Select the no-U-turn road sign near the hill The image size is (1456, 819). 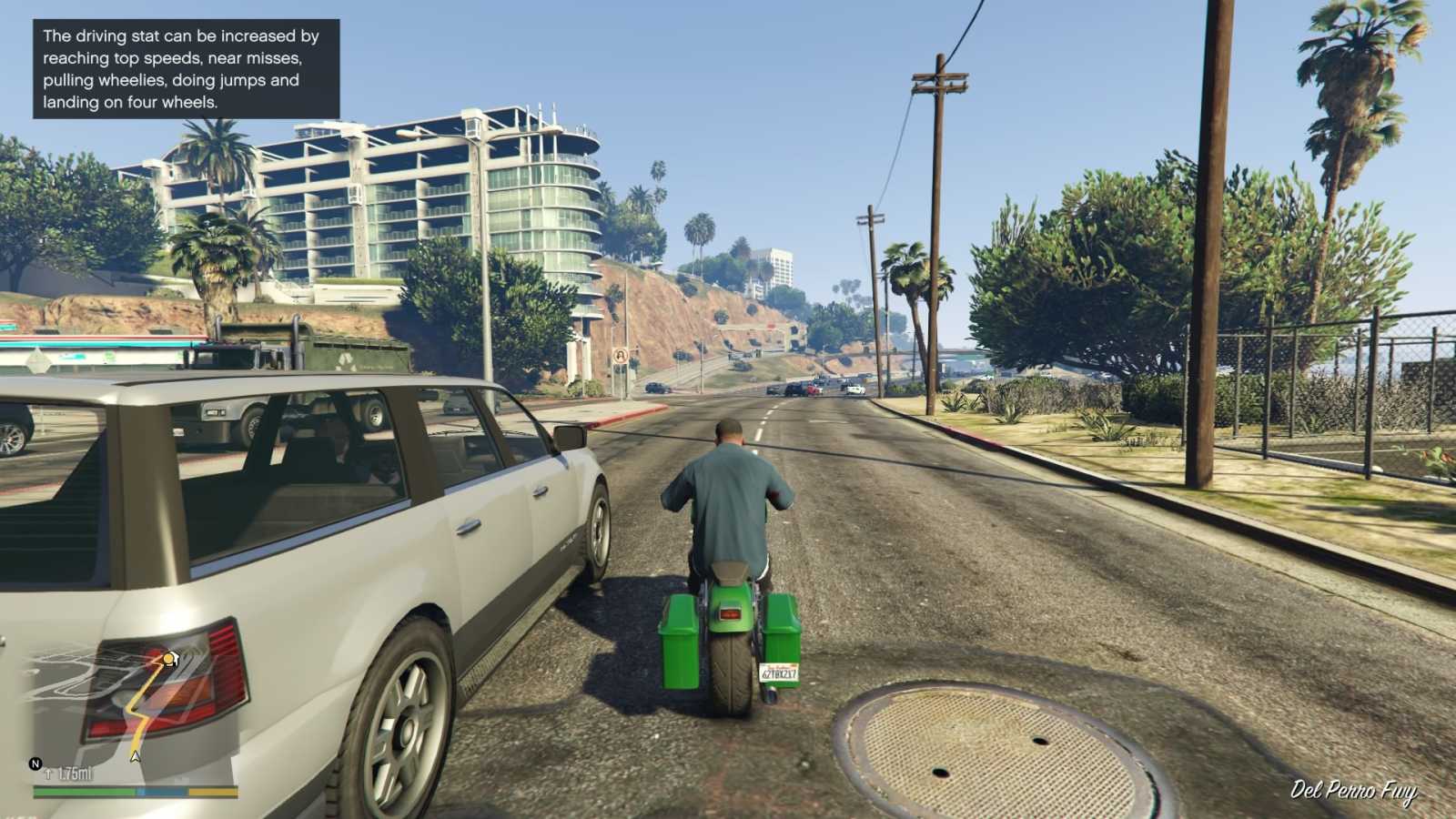tap(619, 357)
